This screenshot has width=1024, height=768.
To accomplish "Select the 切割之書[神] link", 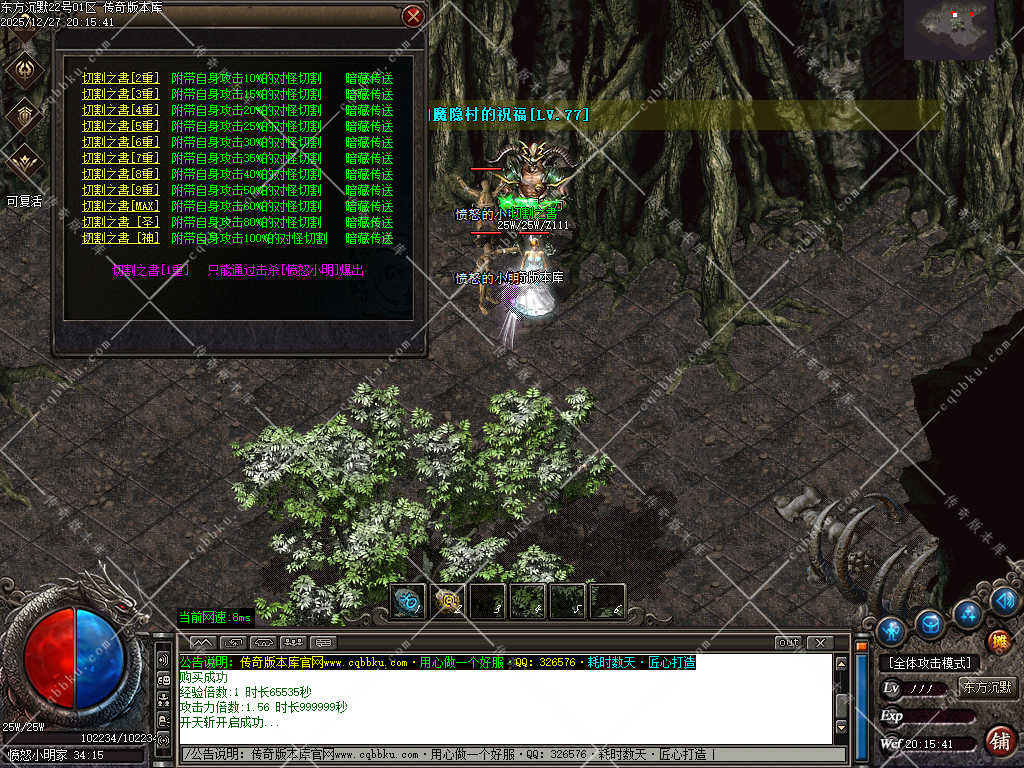I will click(x=120, y=238).
